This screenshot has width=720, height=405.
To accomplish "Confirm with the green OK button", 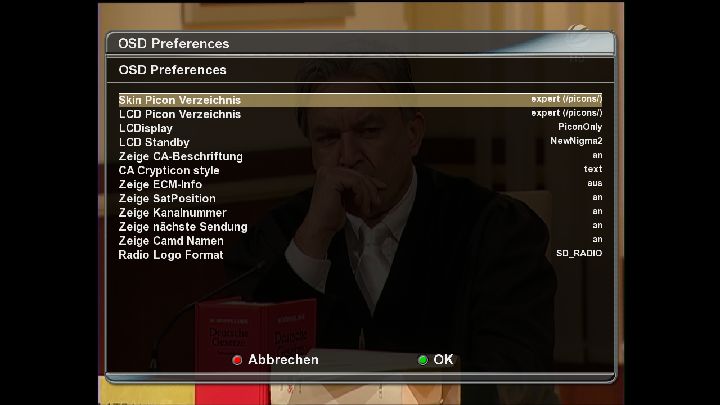I will [435, 360].
